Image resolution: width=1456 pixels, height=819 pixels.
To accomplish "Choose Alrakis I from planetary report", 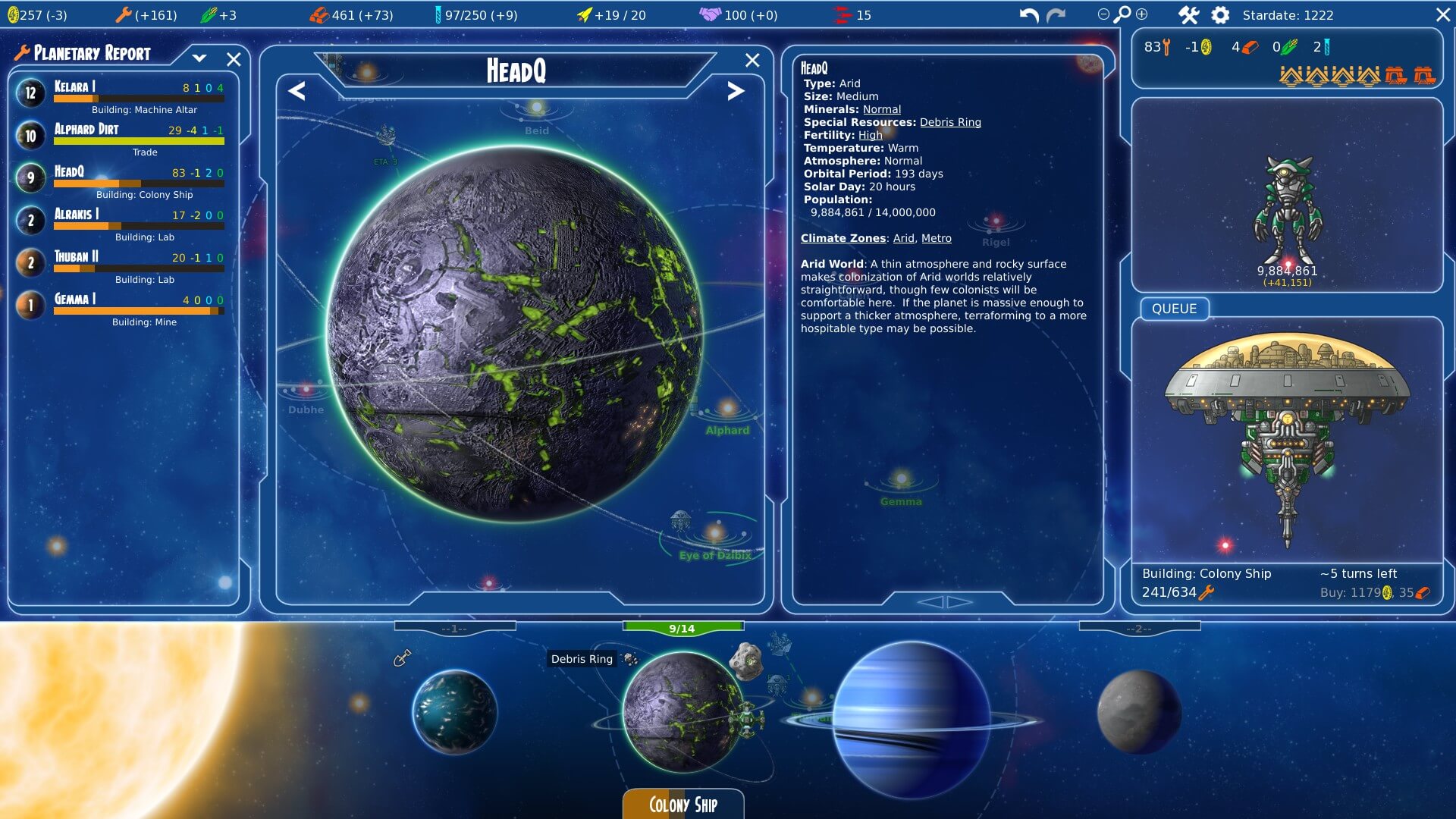I will click(x=121, y=221).
